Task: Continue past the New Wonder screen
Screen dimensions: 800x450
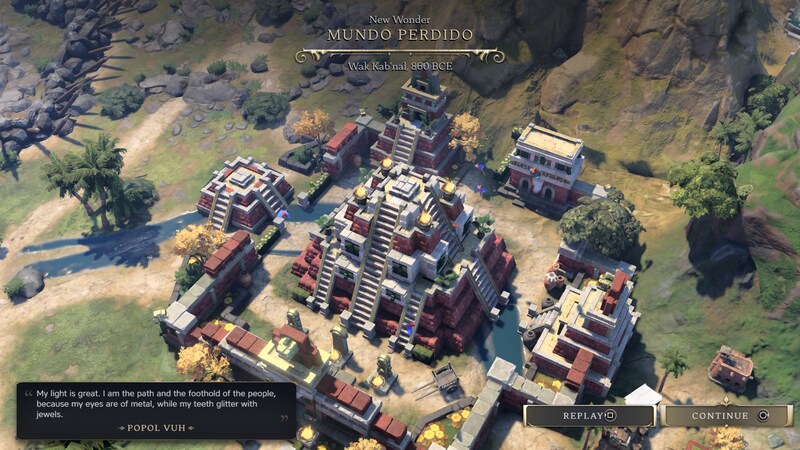Action: (727, 416)
